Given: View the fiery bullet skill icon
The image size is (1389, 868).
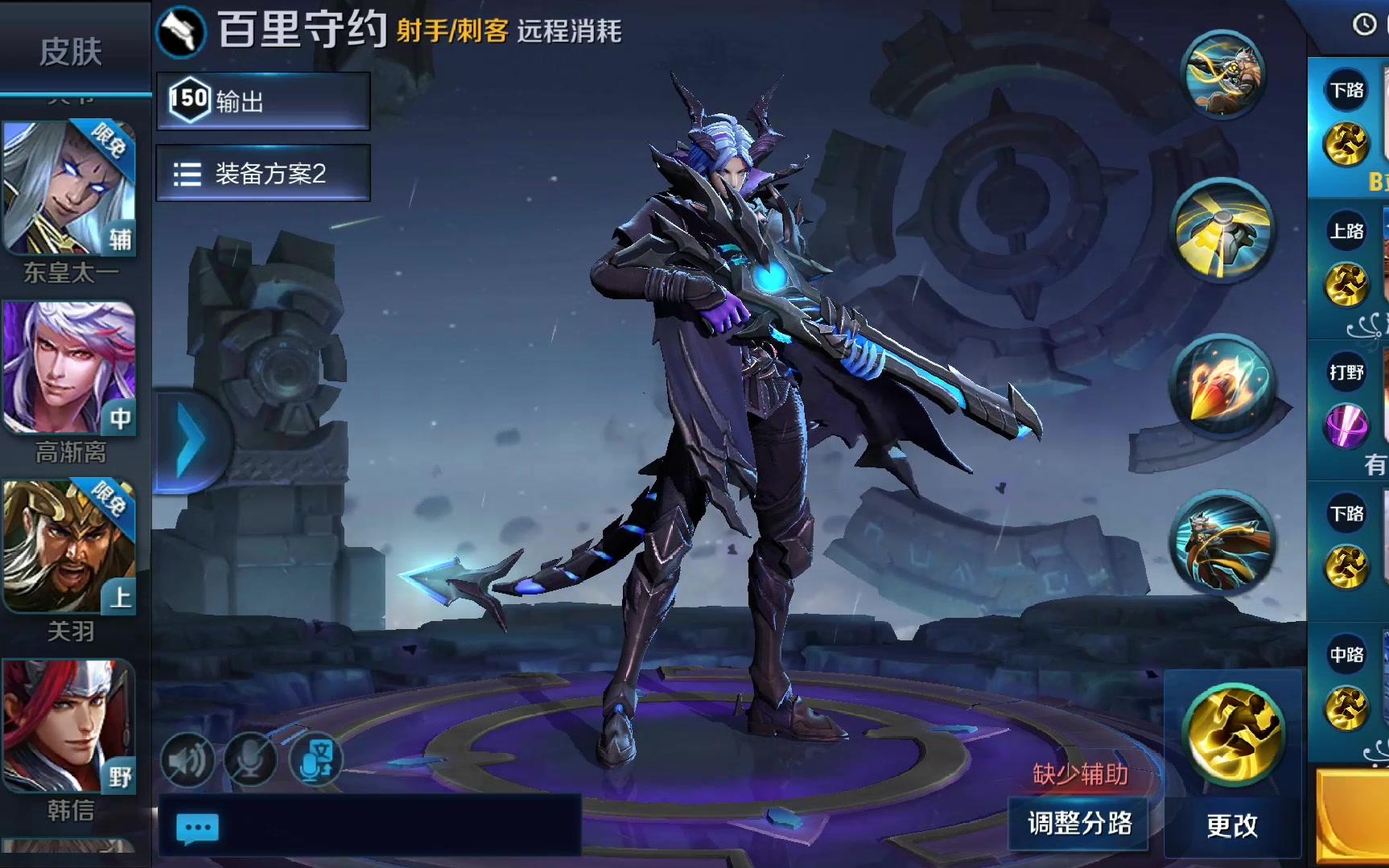Looking at the screenshot, I should pyautogui.click(x=1224, y=386).
